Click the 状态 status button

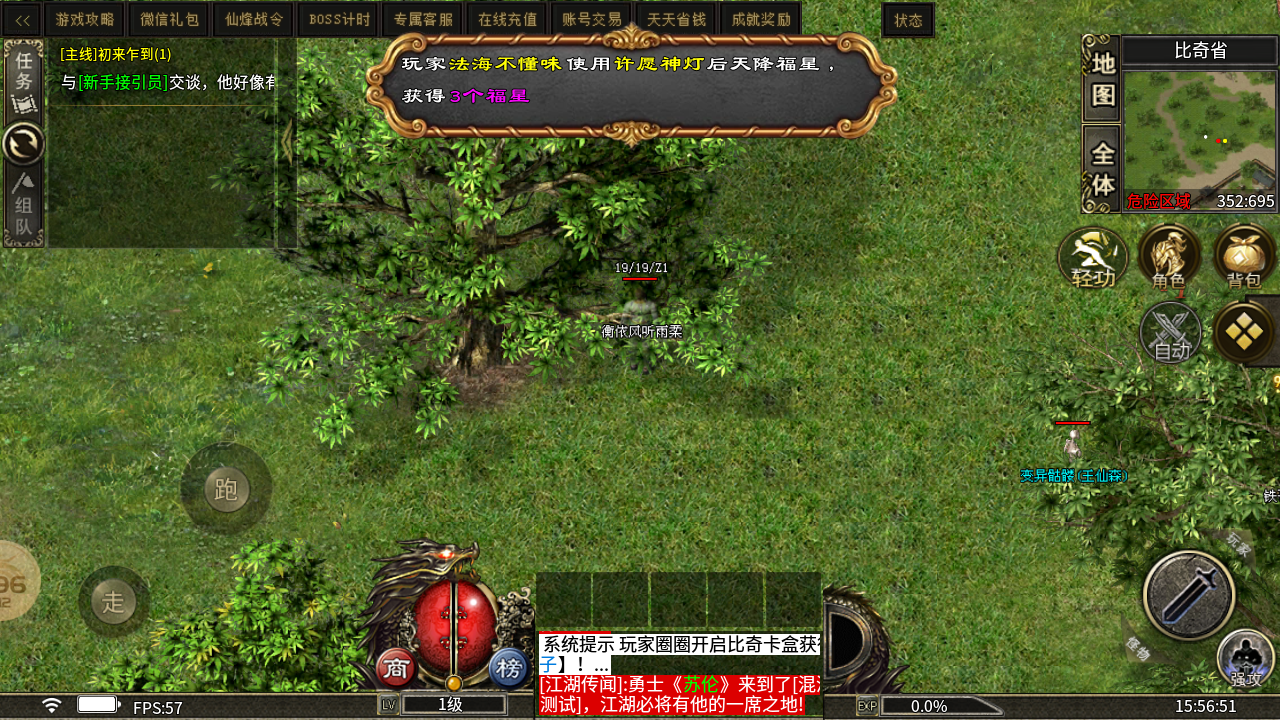(908, 20)
